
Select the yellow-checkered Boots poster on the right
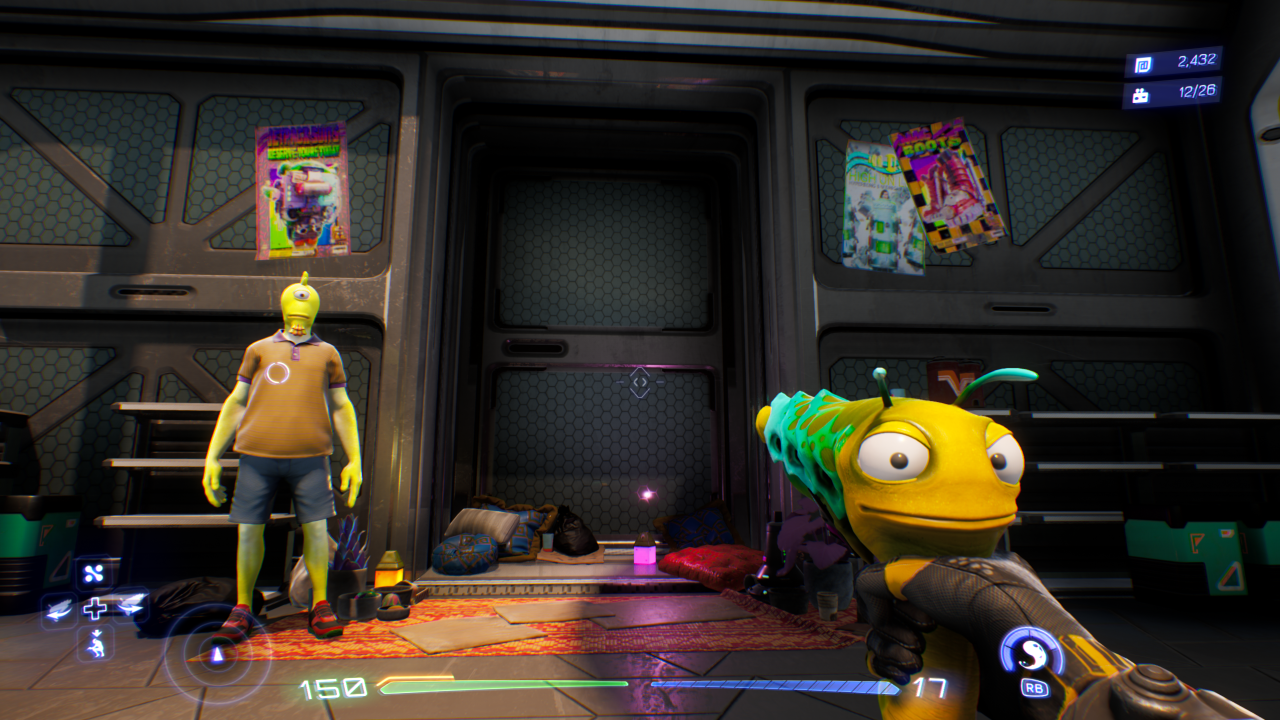coord(947,185)
